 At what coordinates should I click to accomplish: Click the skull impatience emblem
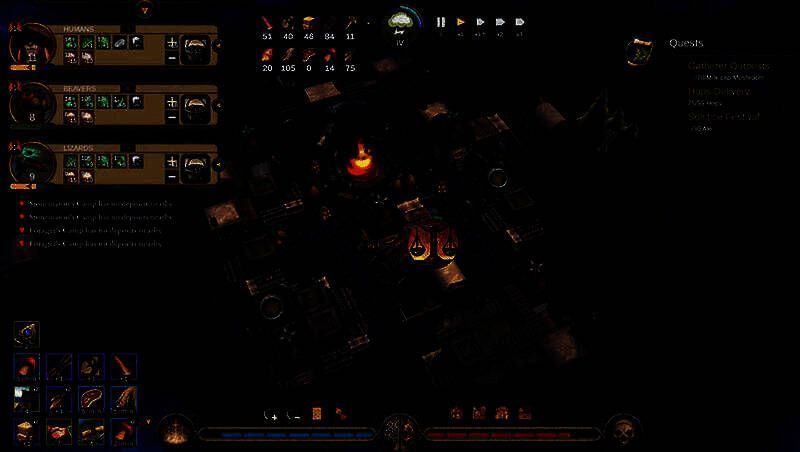tap(624, 432)
